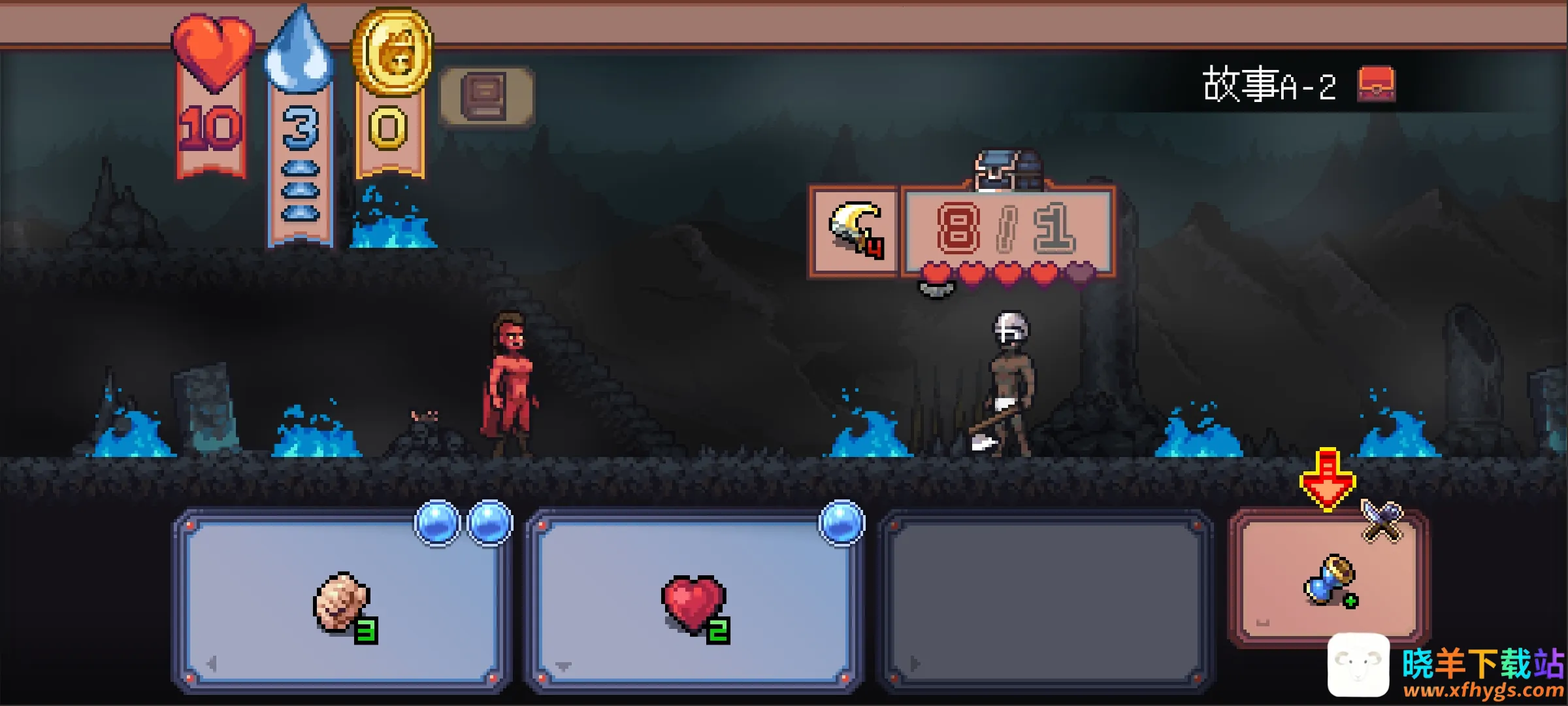
Task: Use the blue potion item slot
Action: 1330,579
